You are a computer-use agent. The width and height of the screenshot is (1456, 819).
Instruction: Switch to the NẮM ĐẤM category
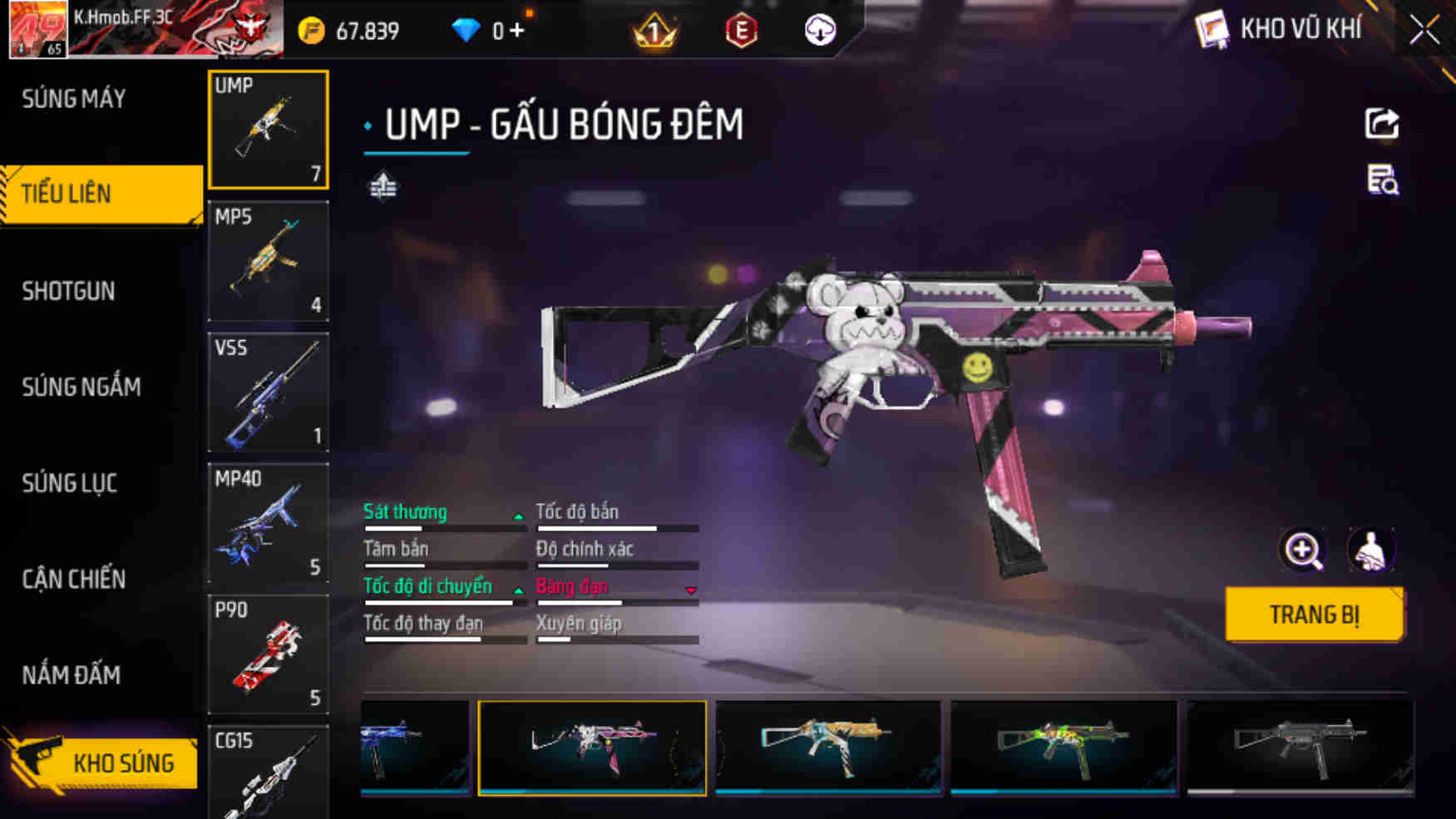(x=71, y=674)
